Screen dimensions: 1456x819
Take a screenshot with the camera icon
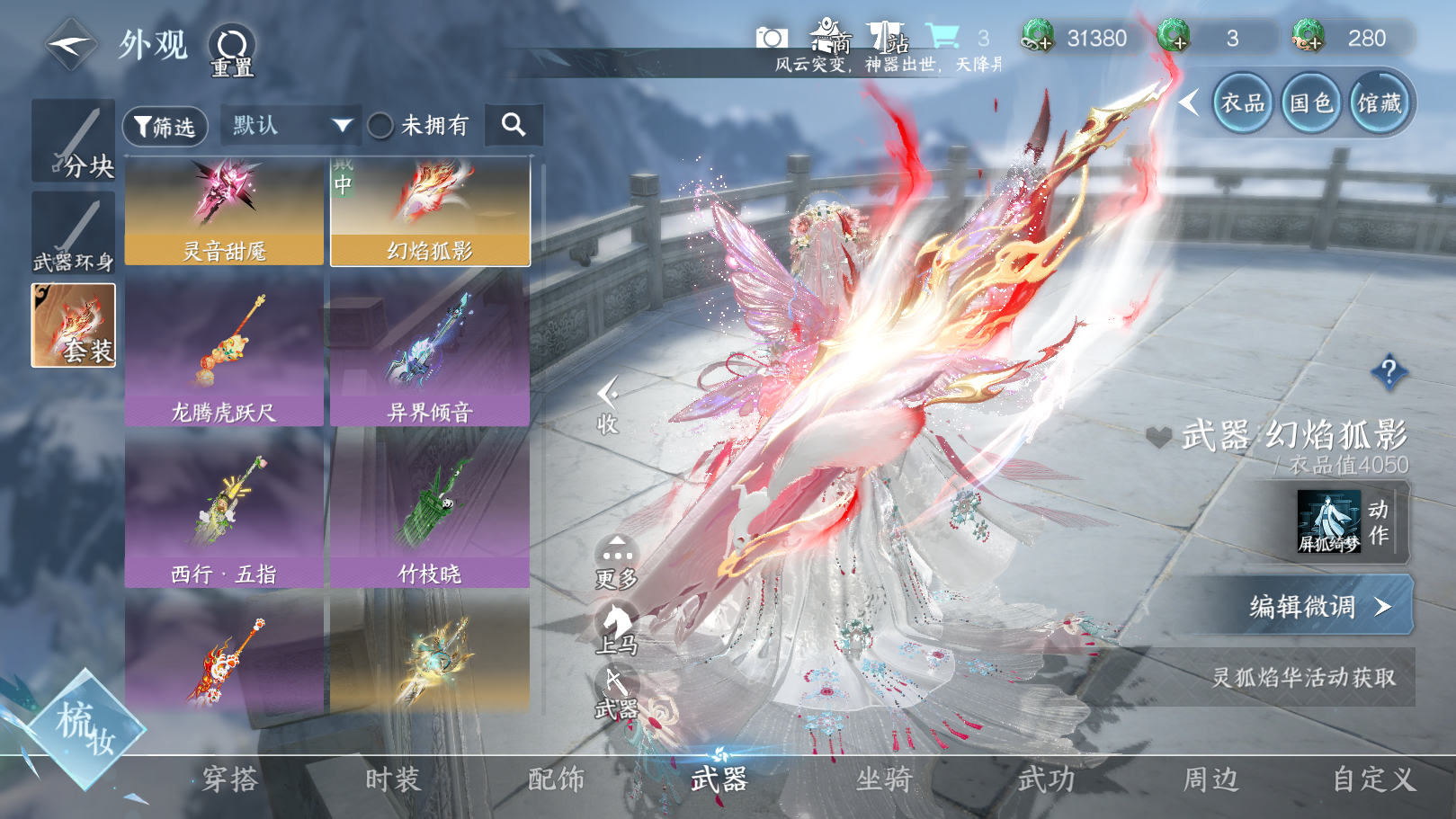[772, 38]
